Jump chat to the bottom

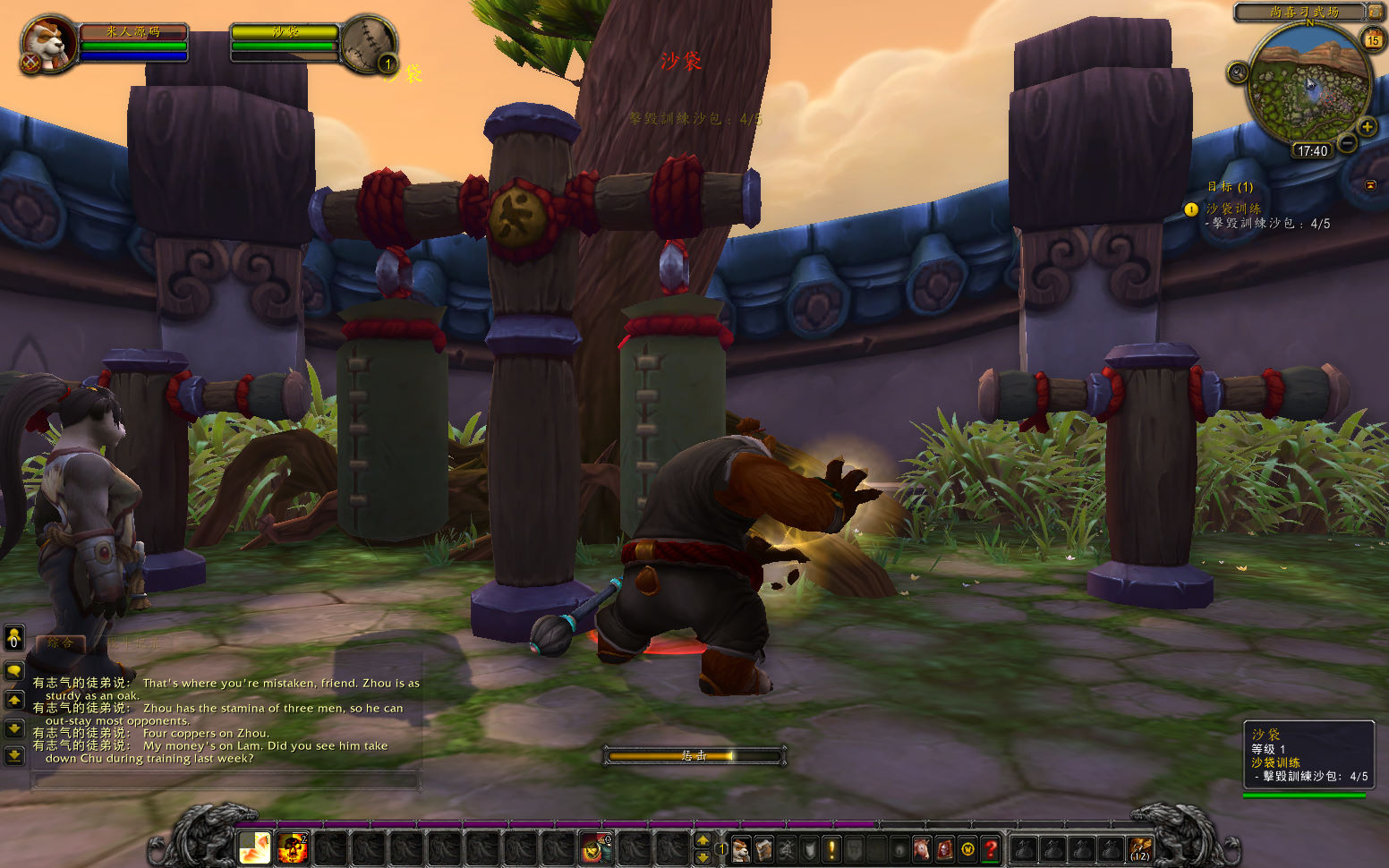coord(14,756)
